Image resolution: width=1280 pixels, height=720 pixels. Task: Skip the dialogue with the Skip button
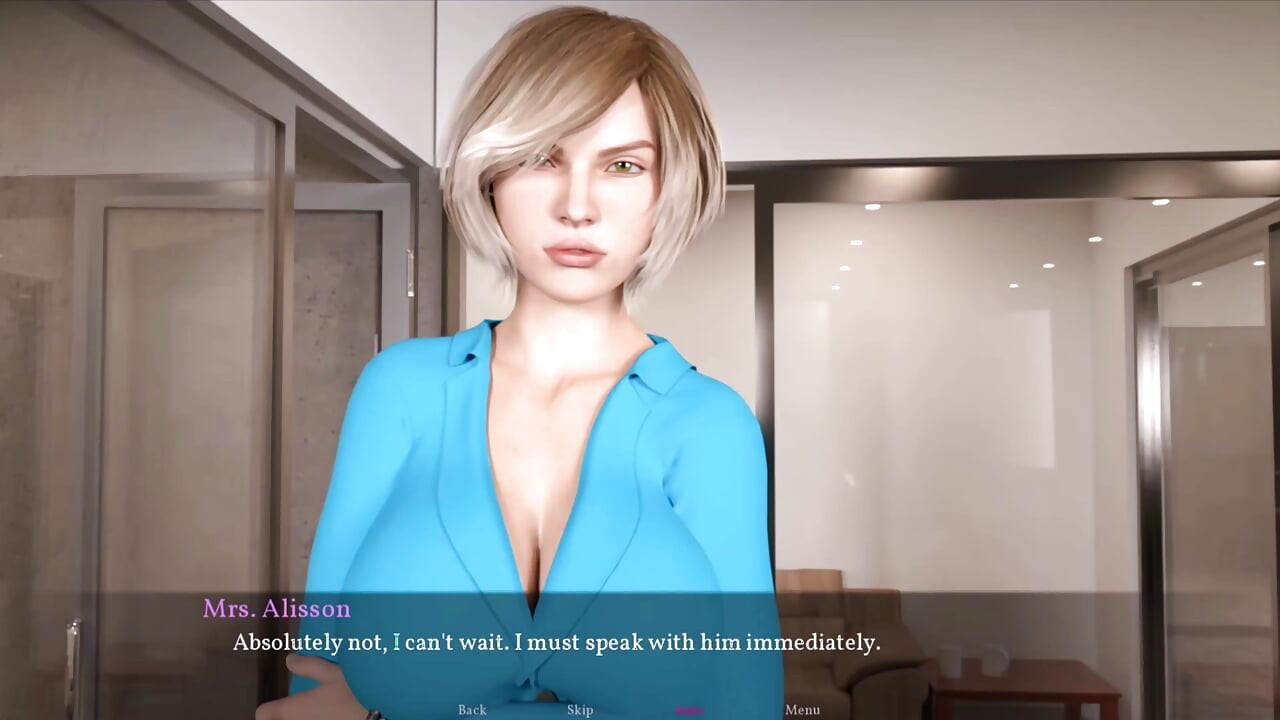click(580, 710)
